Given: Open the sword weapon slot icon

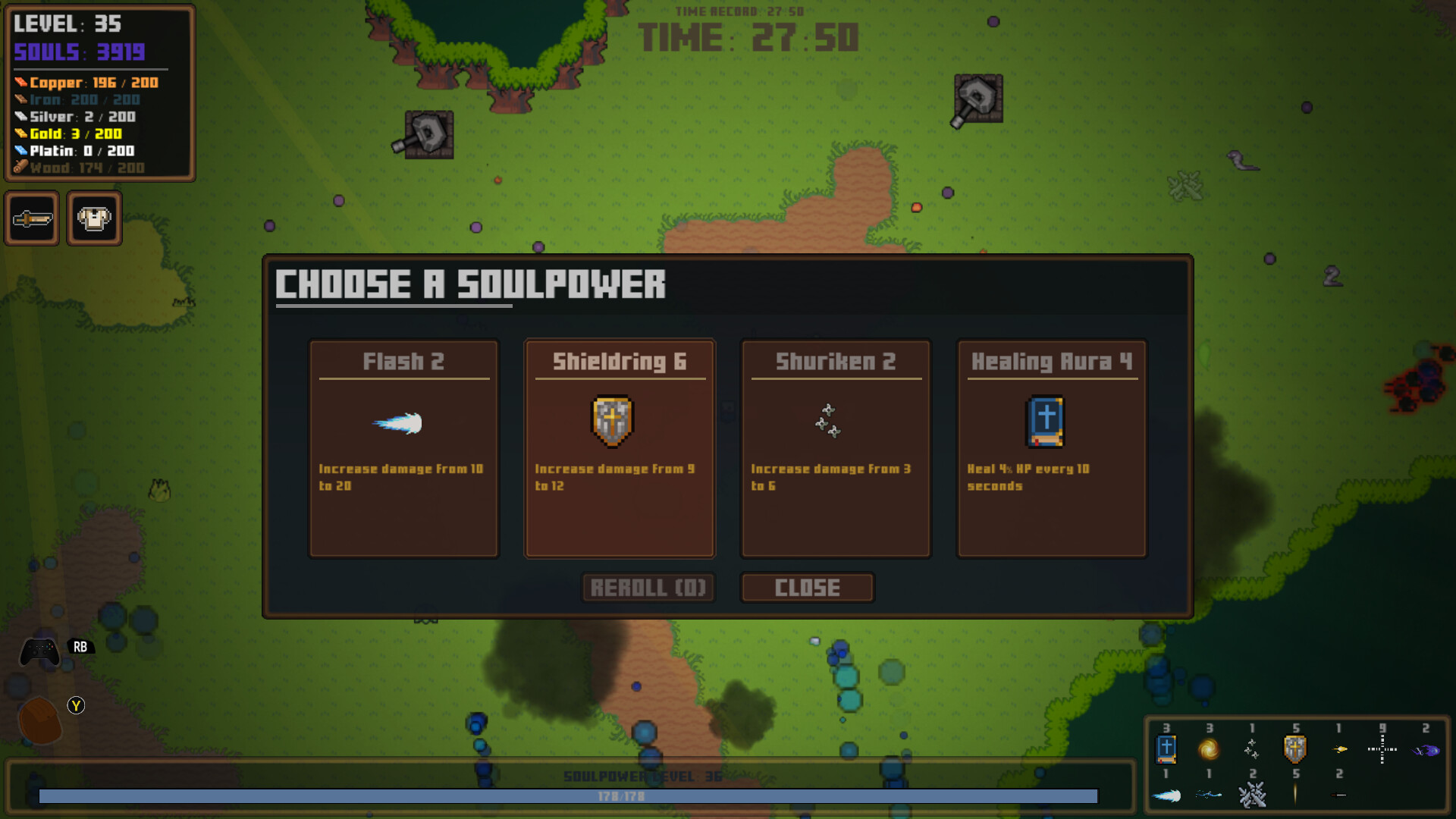Looking at the screenshot, I should click(33, 218).
